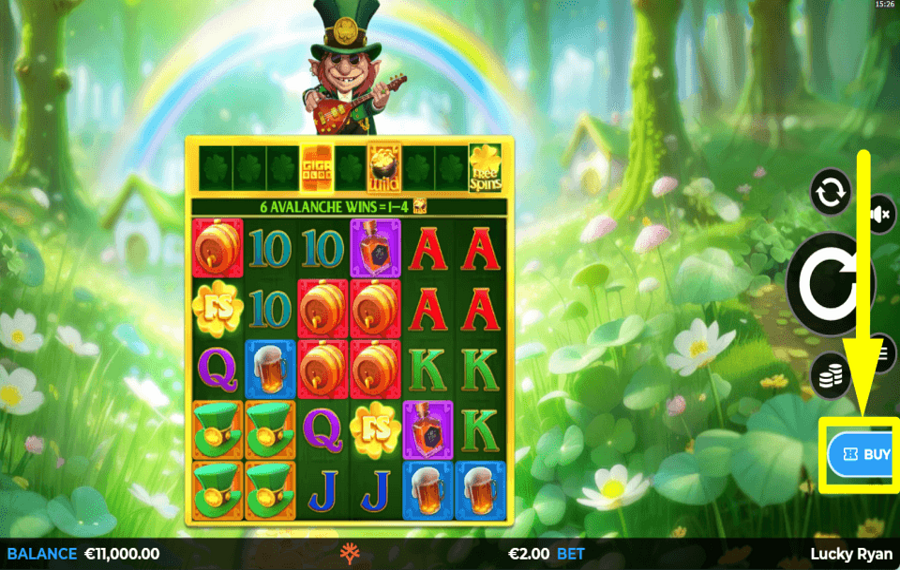
Task: Click the blue BUY bonus button
Action: [x=862, y=455]
